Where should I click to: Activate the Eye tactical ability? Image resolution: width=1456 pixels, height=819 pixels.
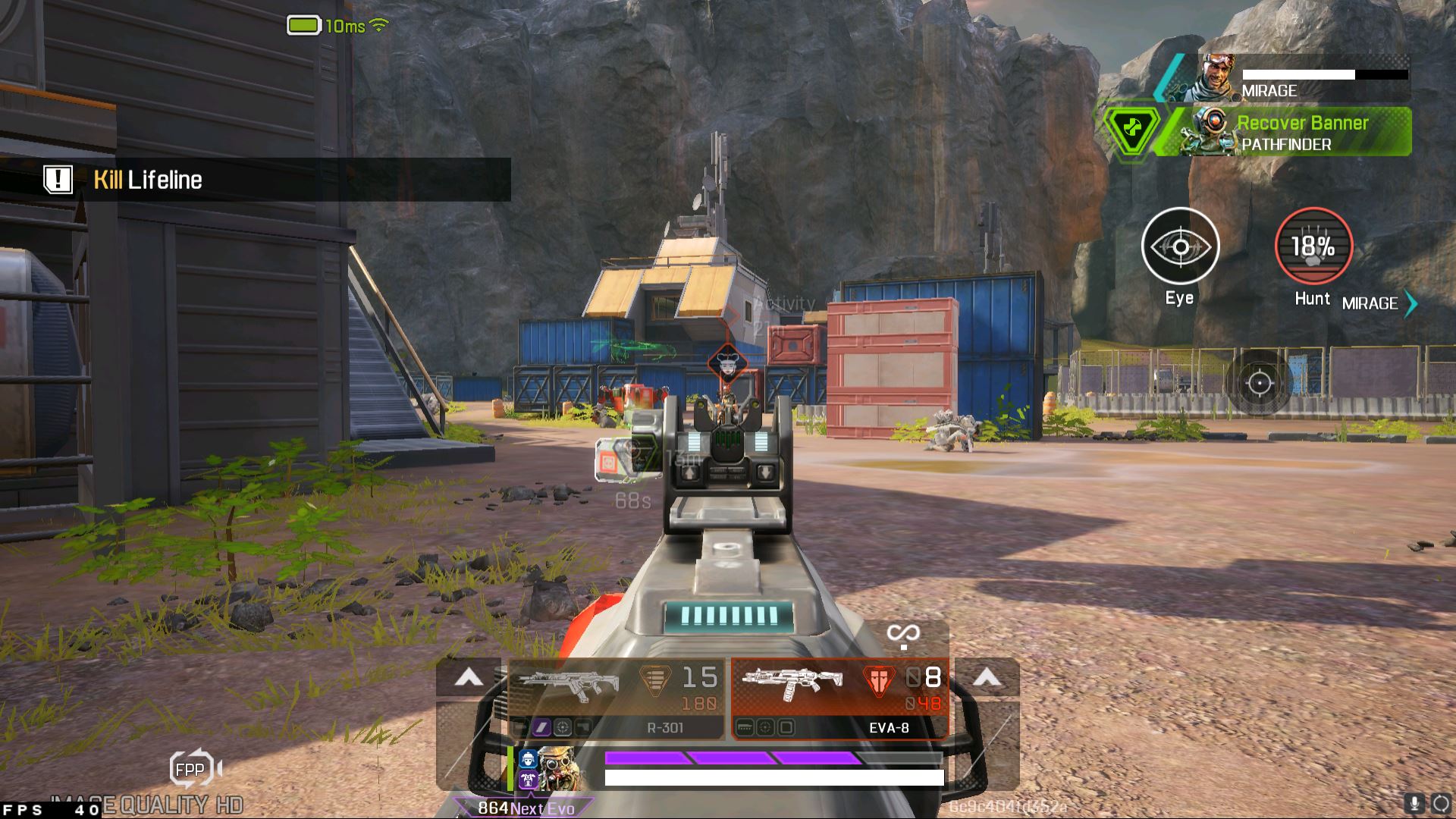click(1180, 247)
